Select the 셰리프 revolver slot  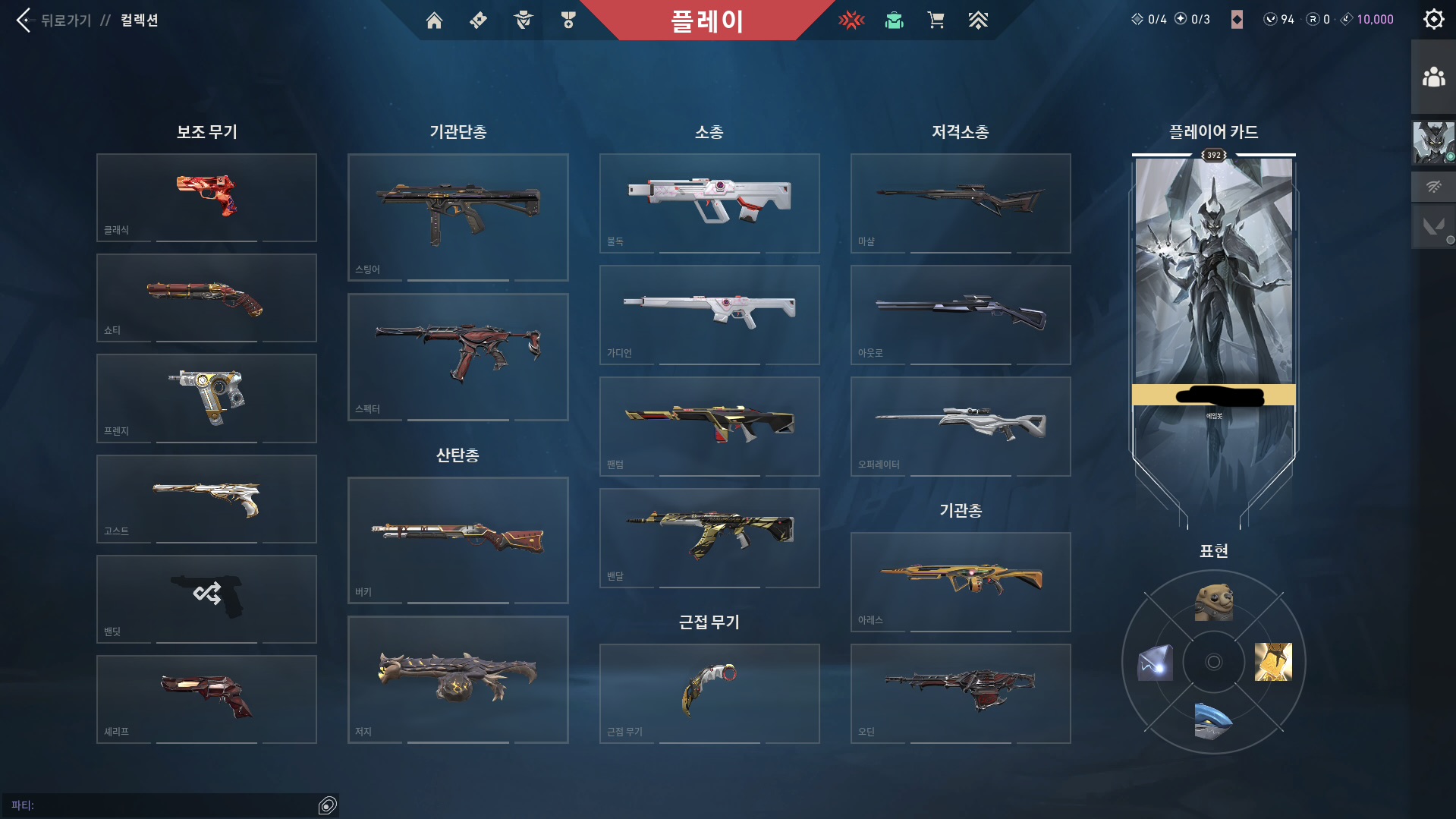[206, 699]
